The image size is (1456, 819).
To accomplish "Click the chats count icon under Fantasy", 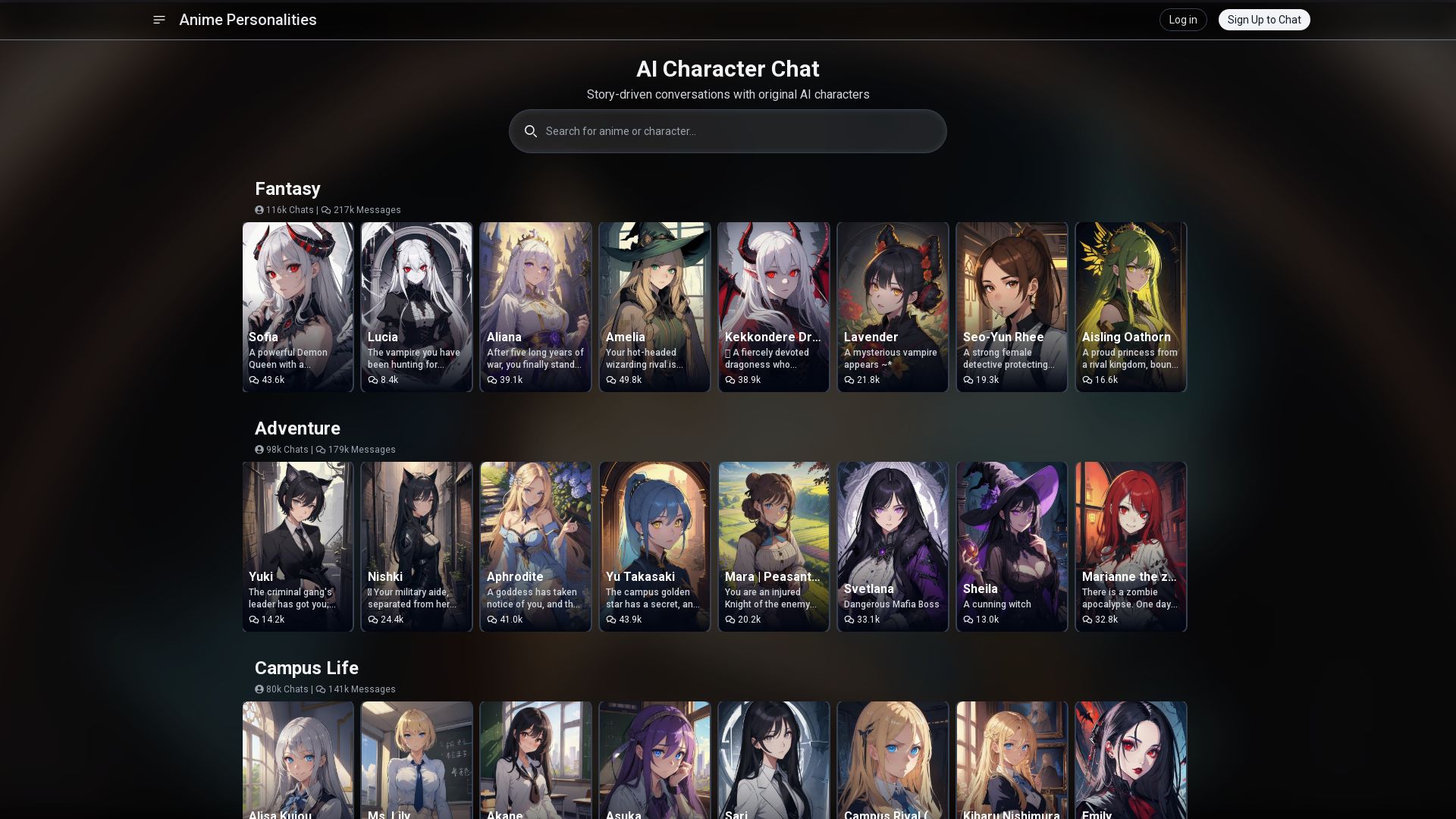I will [259, 210].
